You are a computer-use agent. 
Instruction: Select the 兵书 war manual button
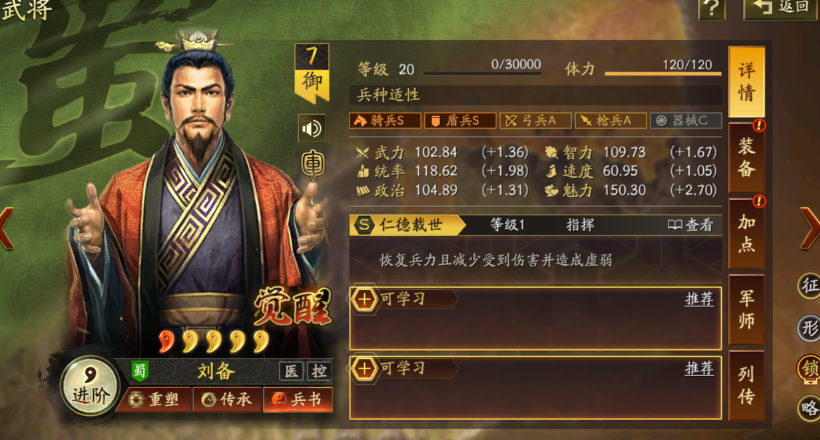(297, 400)
